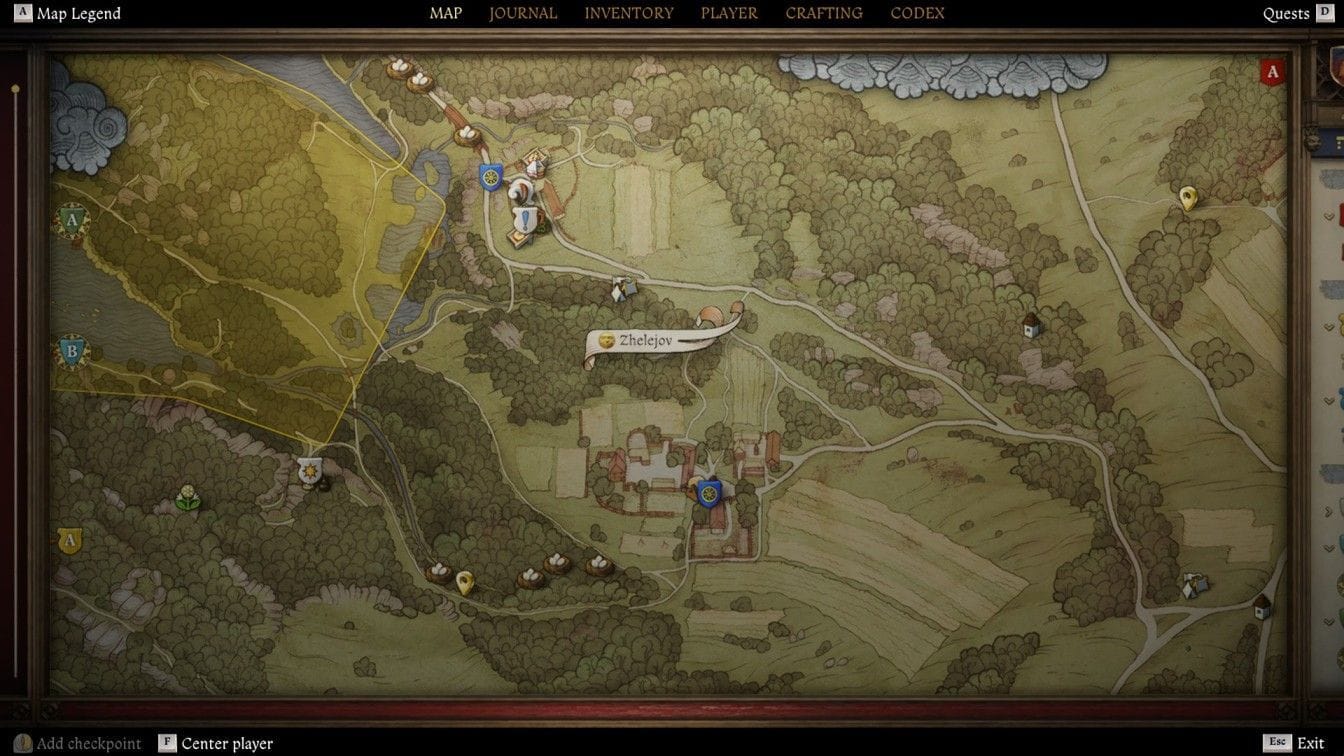Switch to the JOURNAL tab
The height and width of the screenshot is (756, 1344).
click(523, 13)
